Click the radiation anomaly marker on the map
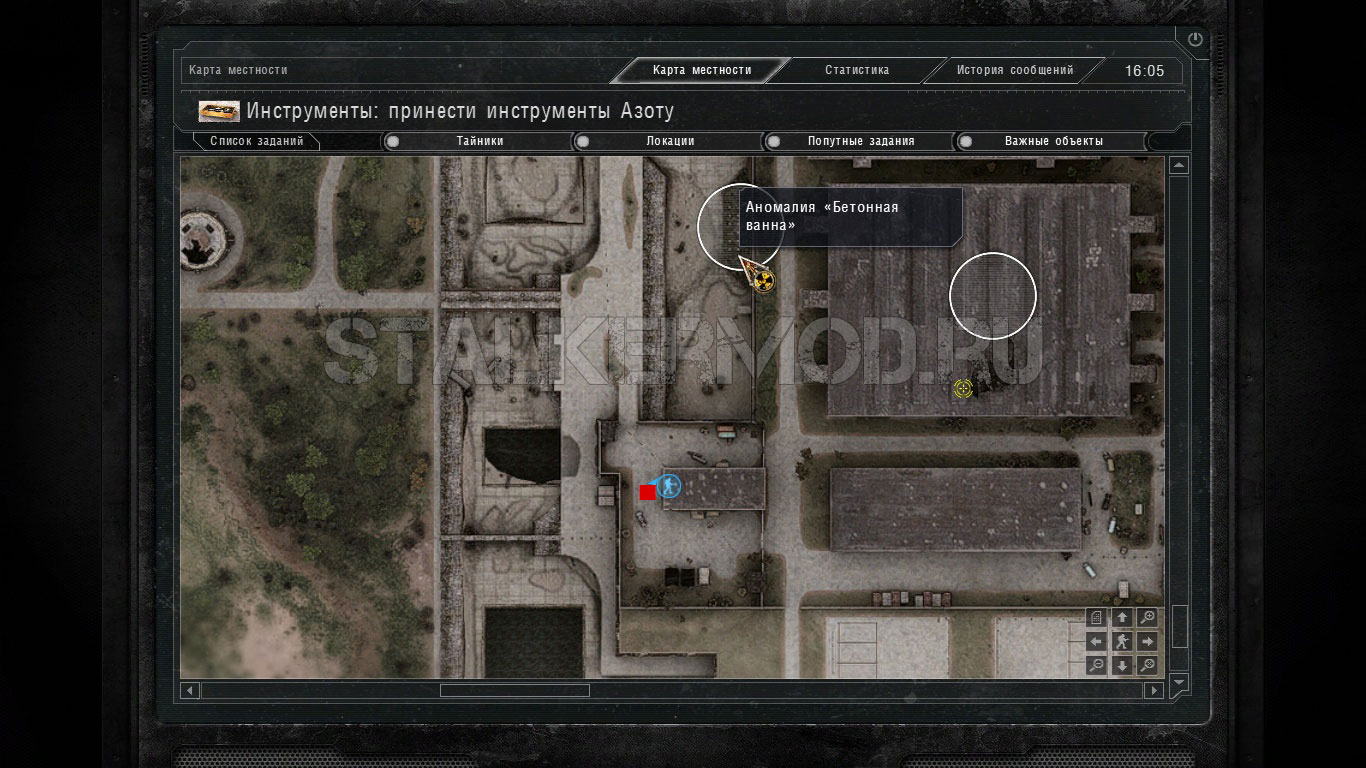Screen dimensions: 1366x768 [x=764, y=281]
